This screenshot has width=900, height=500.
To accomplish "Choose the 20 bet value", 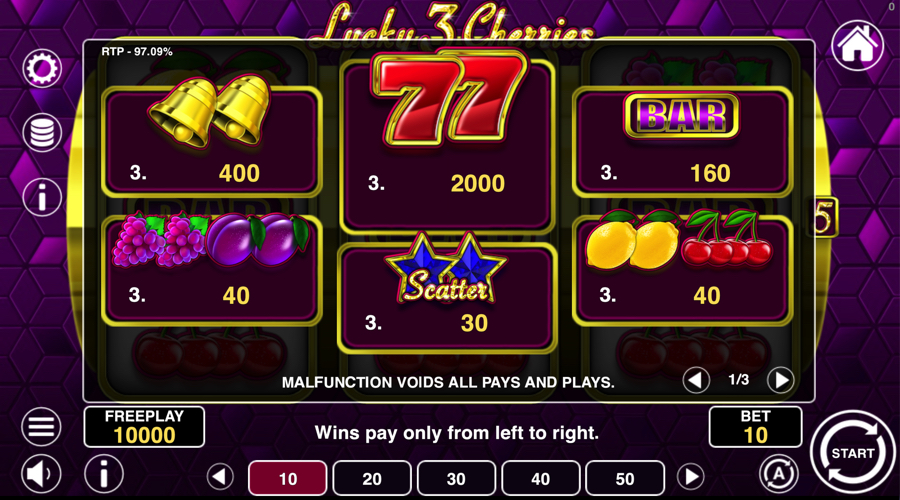I will pyautogui.click(x=372, y=478).
